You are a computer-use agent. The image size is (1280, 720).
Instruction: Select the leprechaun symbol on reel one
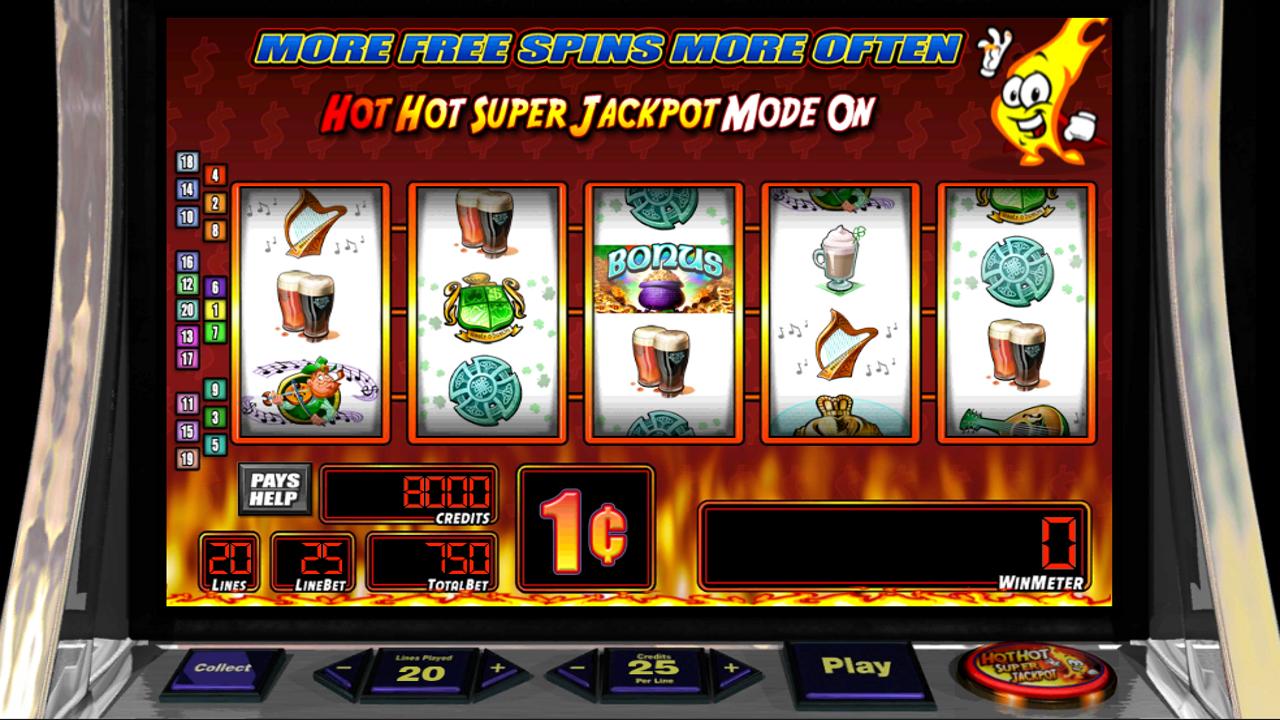[x=310, y=392]
